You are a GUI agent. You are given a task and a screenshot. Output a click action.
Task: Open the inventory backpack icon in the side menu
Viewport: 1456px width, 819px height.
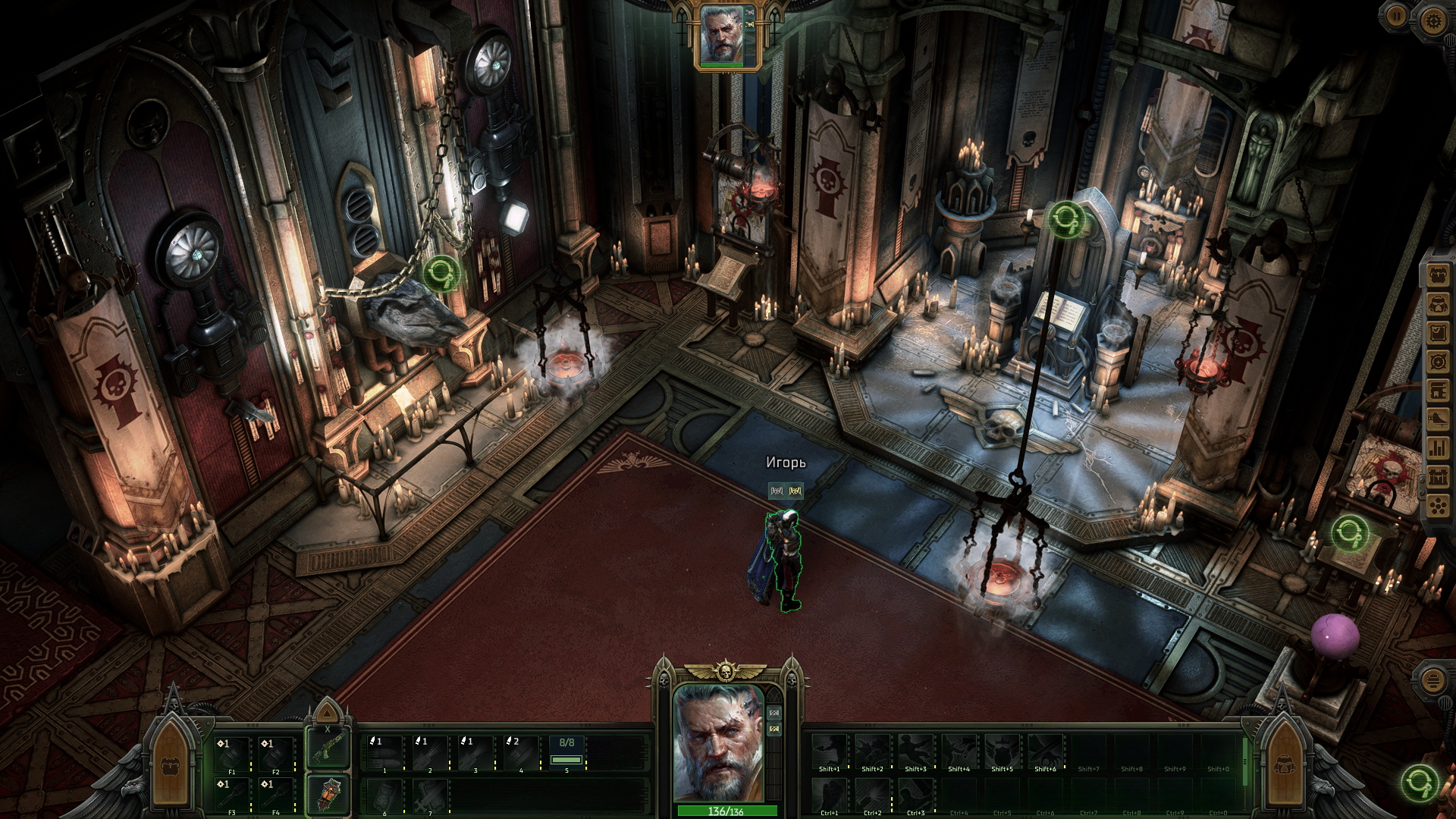[x=1438, y=275]
